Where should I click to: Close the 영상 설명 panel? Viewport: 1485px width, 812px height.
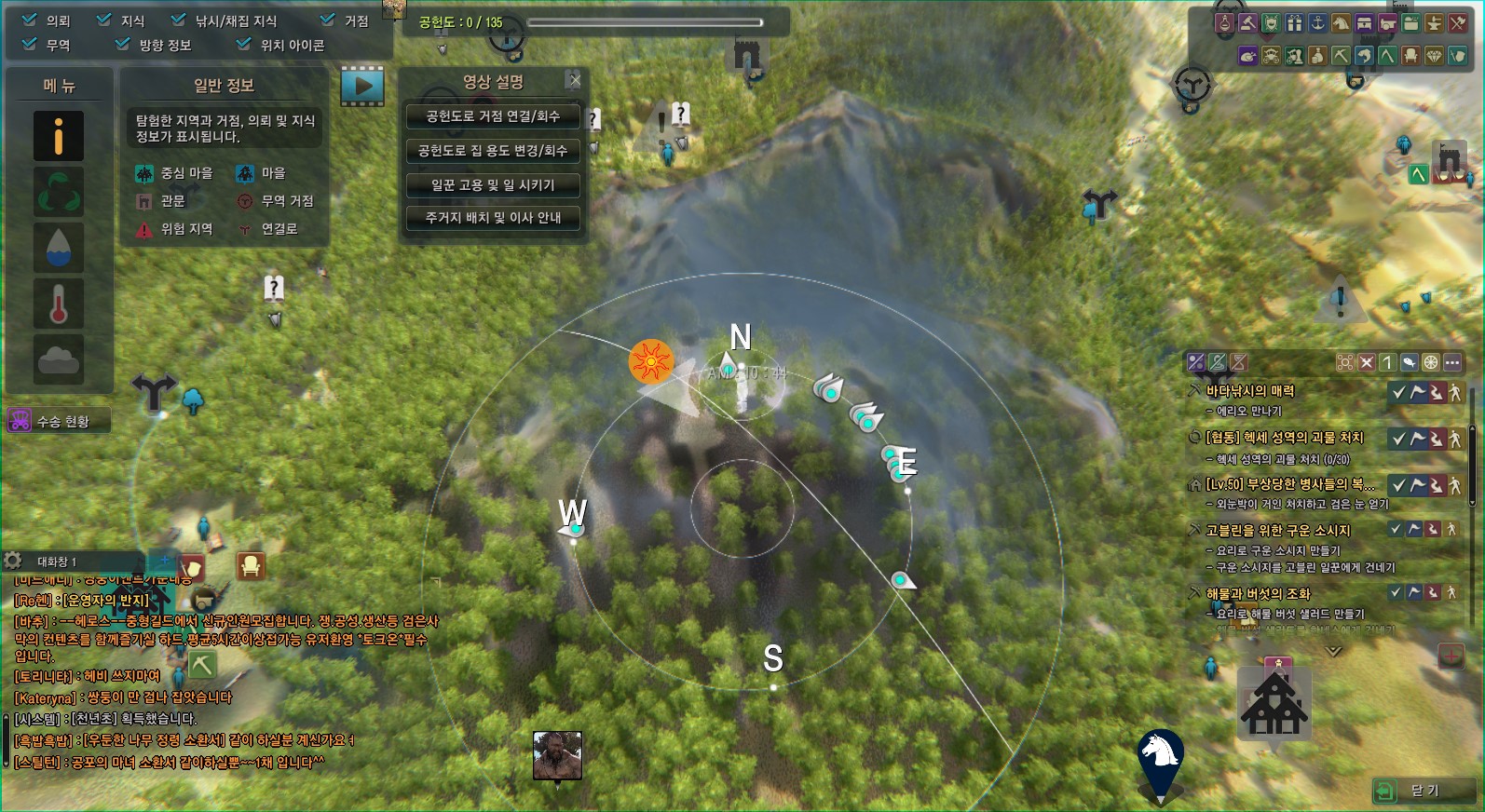(x=575, y=81)
